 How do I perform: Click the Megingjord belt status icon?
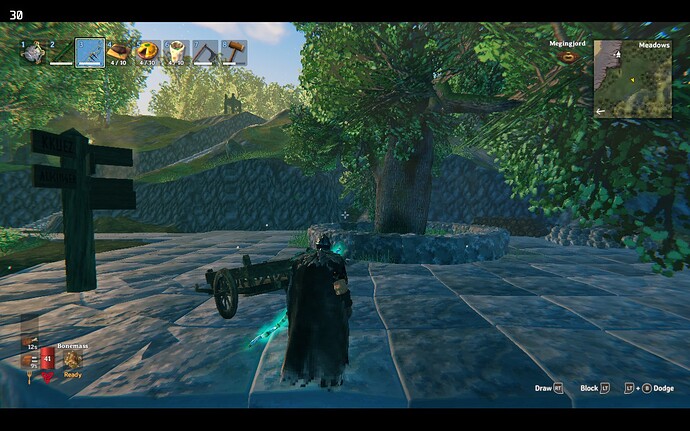[569, 58]
